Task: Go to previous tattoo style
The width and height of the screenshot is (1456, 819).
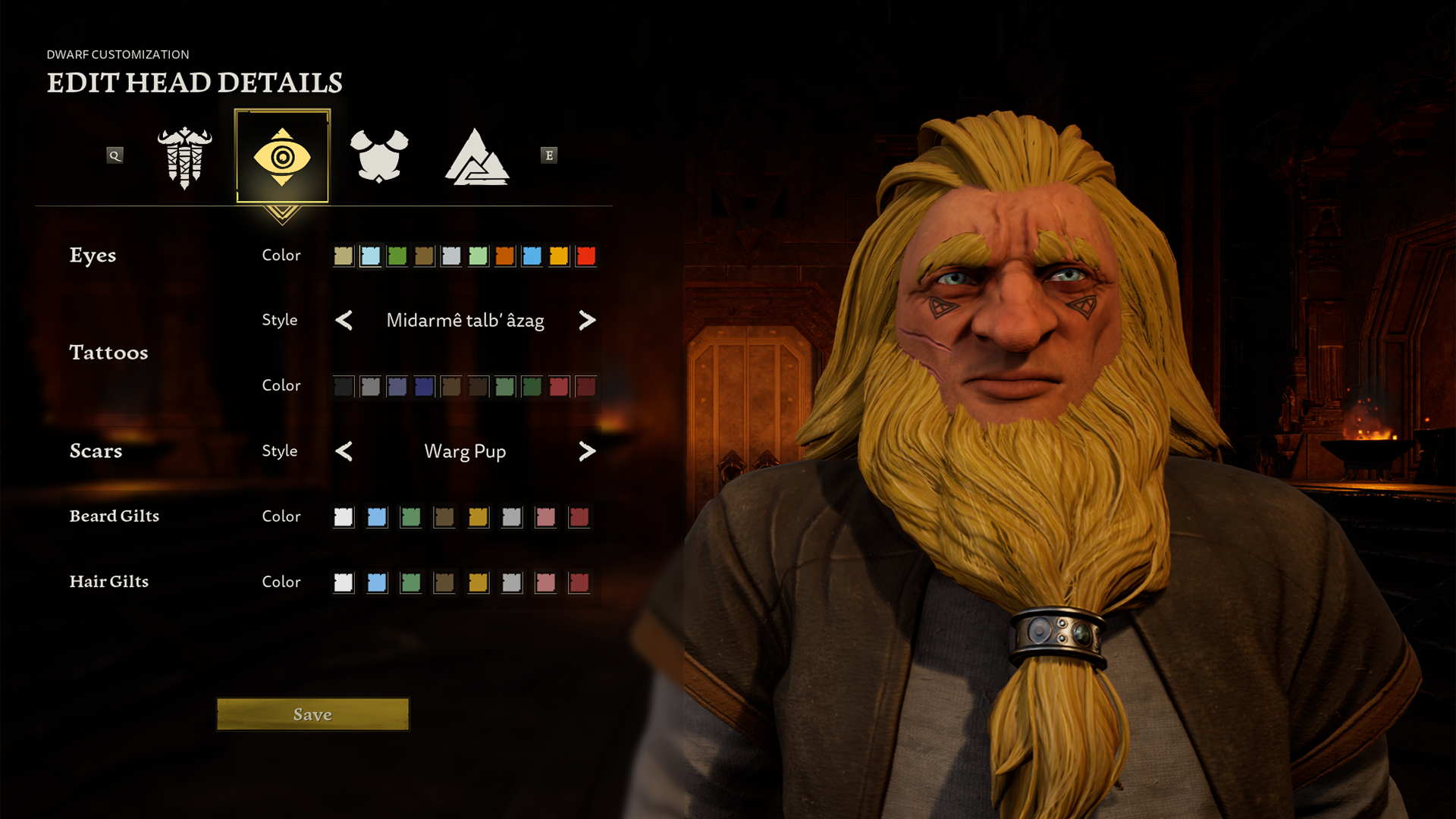Action: pos(344,321)
